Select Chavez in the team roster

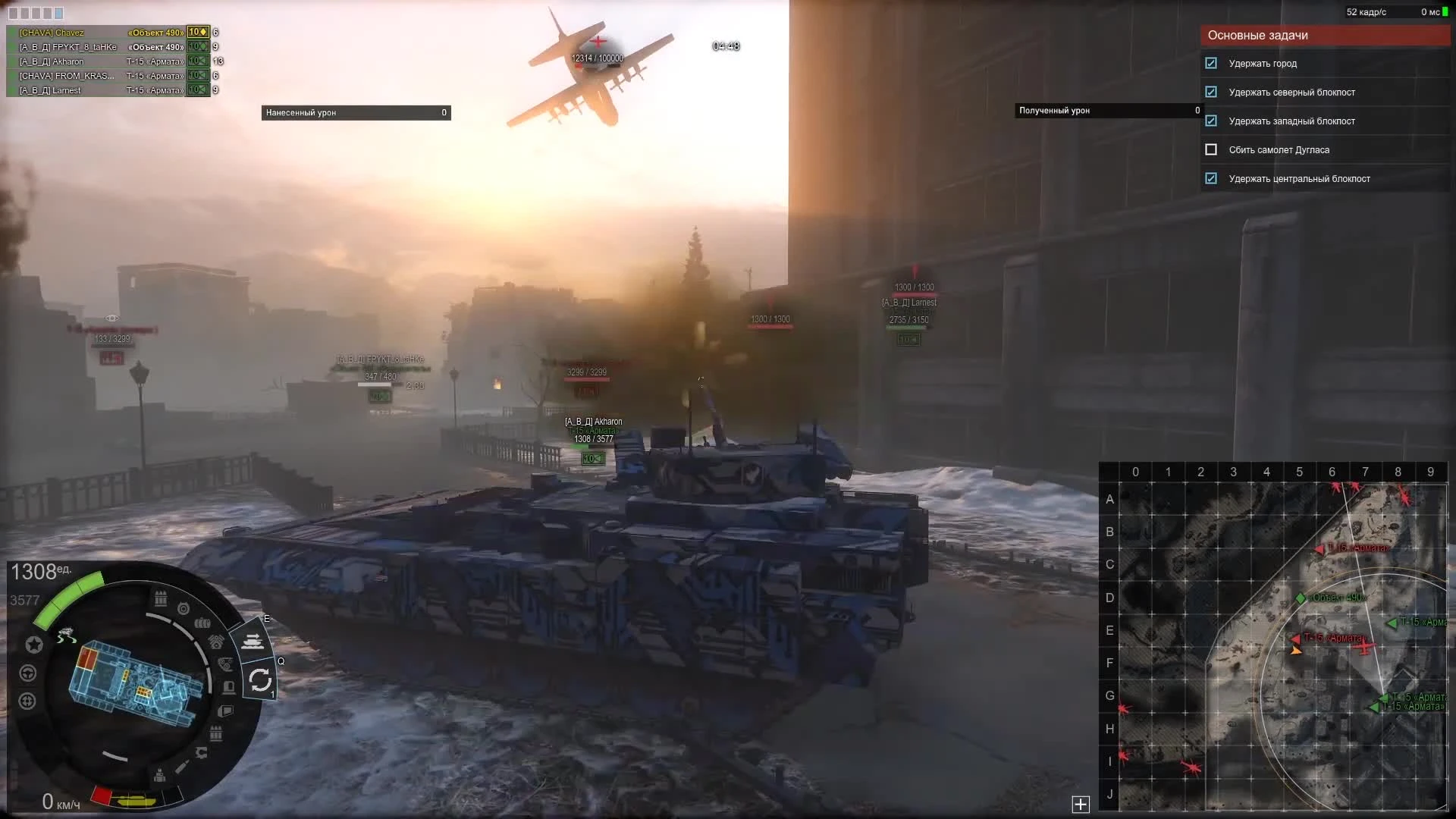(x=53, y=33)
